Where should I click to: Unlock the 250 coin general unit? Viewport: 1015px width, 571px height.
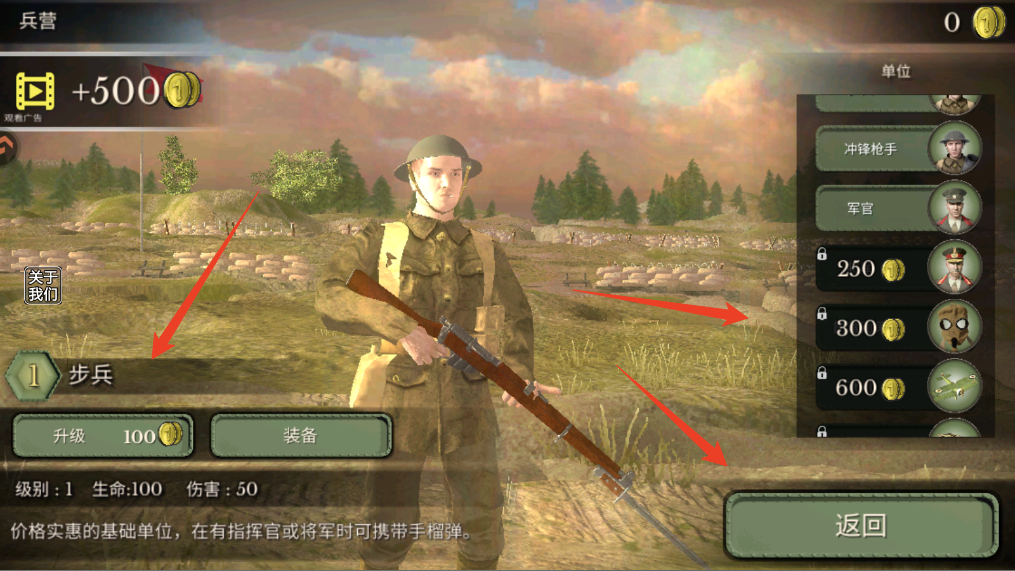897,268
